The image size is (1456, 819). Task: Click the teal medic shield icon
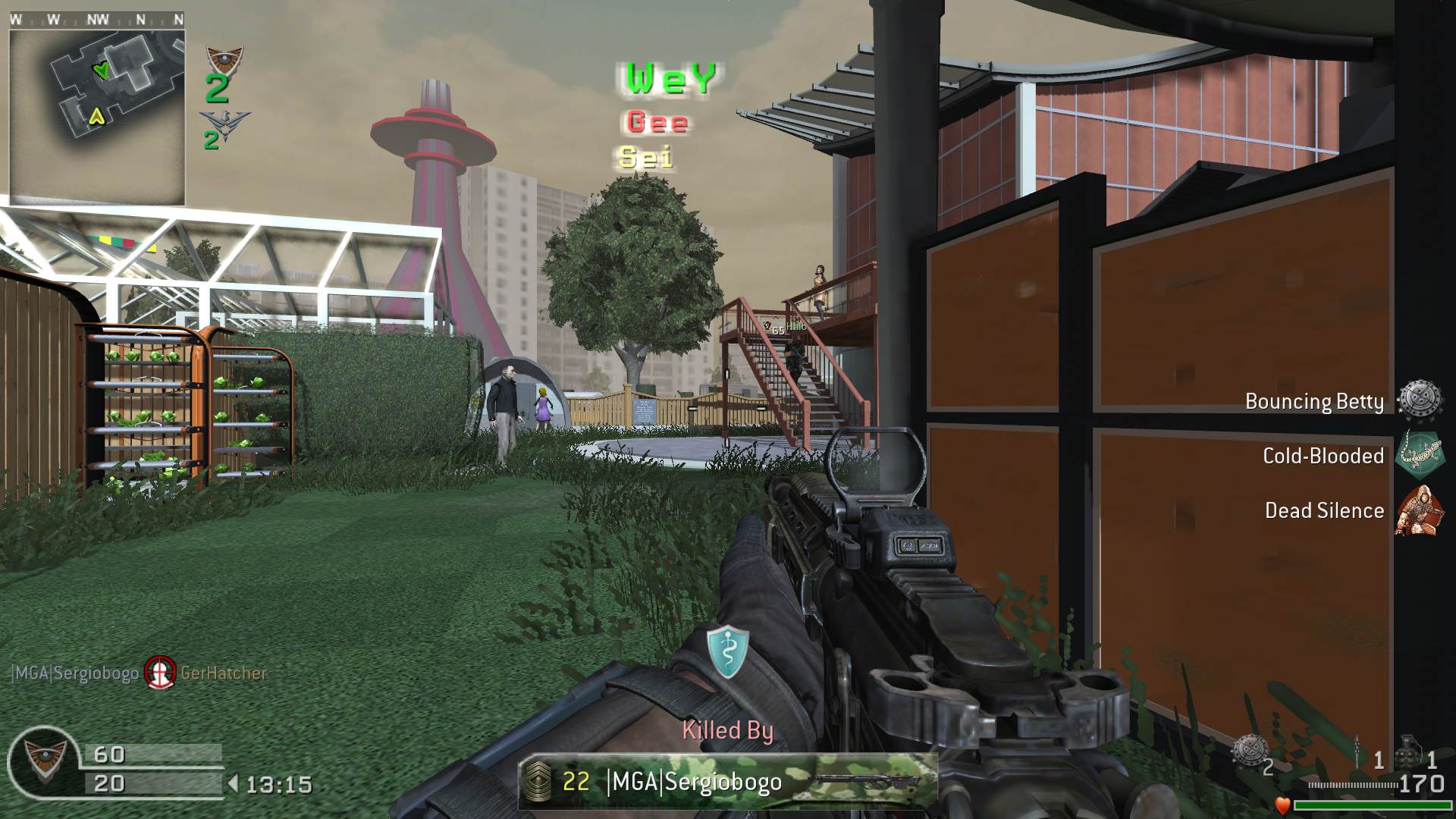tap(727, 652)
